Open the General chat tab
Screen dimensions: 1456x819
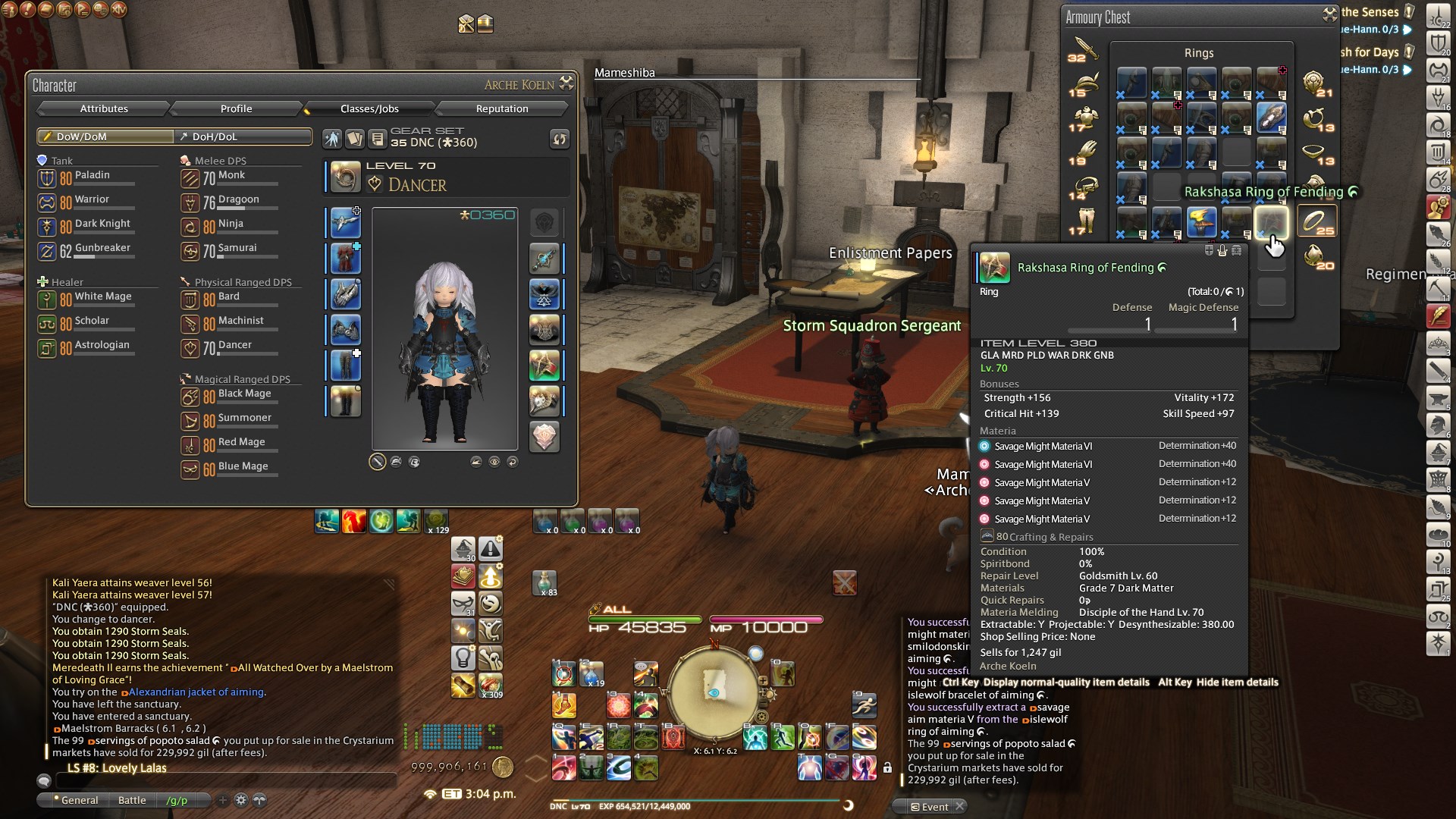pos(79,800)
